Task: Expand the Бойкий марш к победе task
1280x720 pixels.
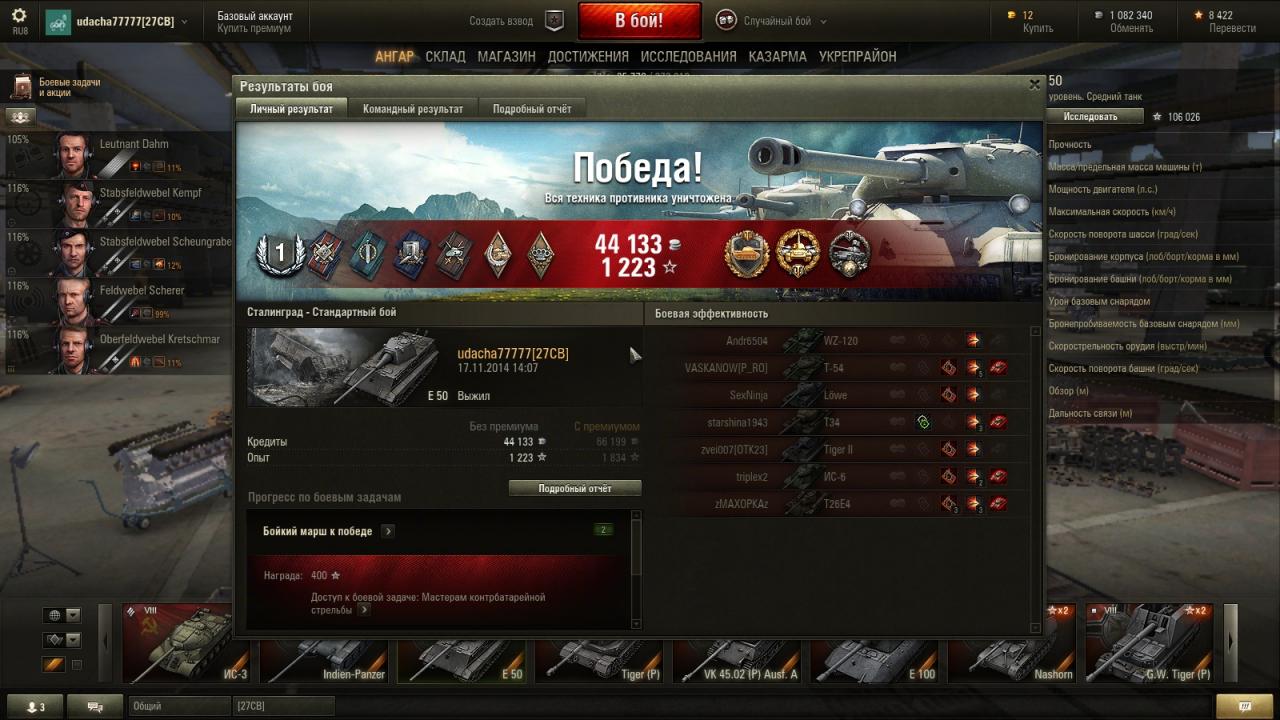Action: 388,531
